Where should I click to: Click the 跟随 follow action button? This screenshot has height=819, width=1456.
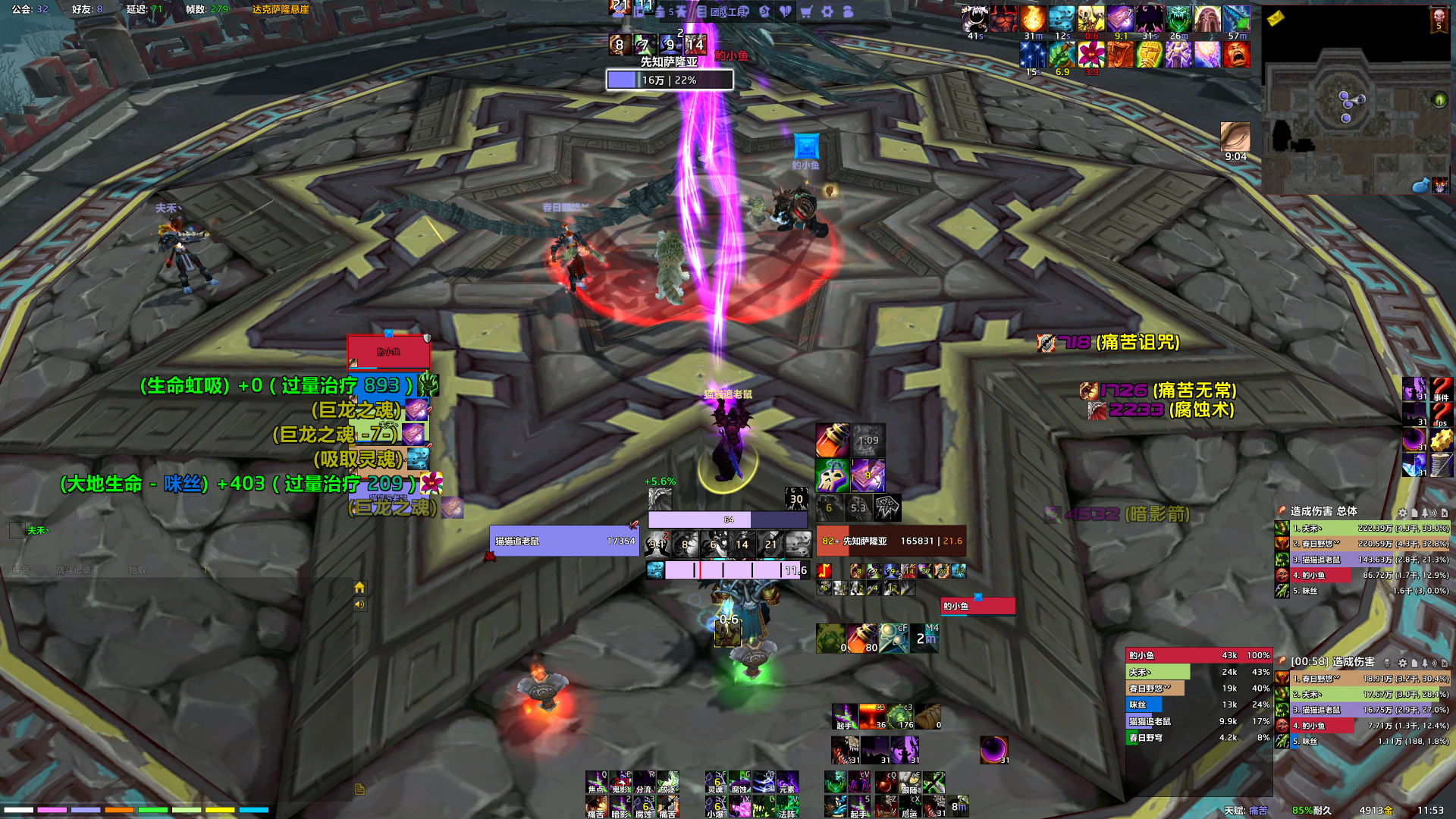[909, 783]
